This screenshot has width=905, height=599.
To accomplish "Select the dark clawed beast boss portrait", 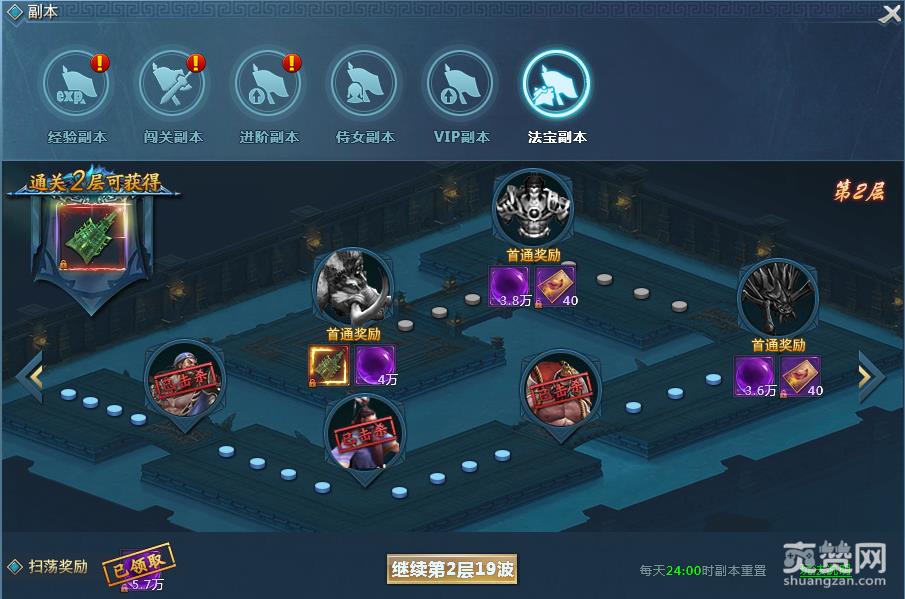I will click(x=777, y=297).
